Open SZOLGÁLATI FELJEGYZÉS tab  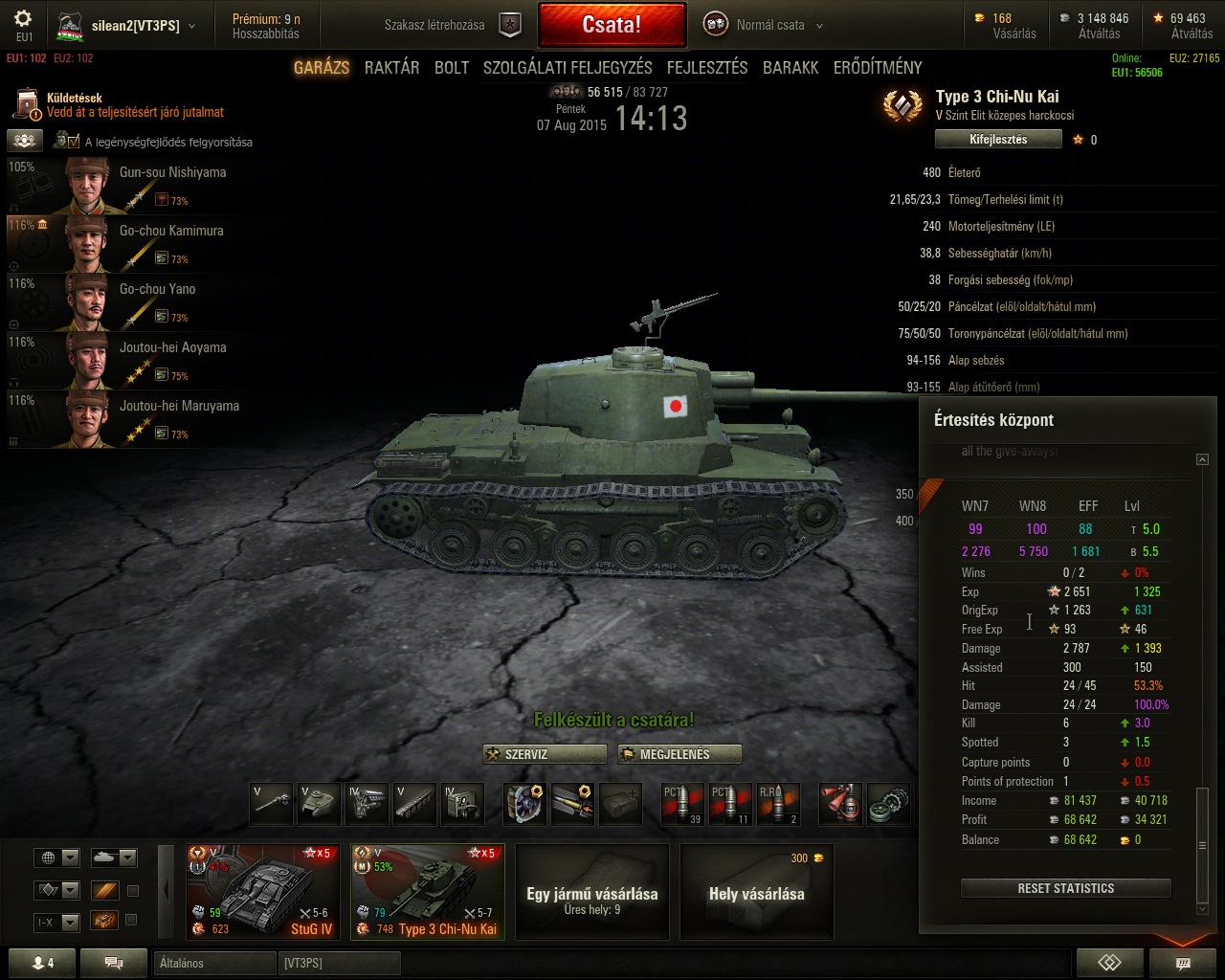(x=568, y=67)
